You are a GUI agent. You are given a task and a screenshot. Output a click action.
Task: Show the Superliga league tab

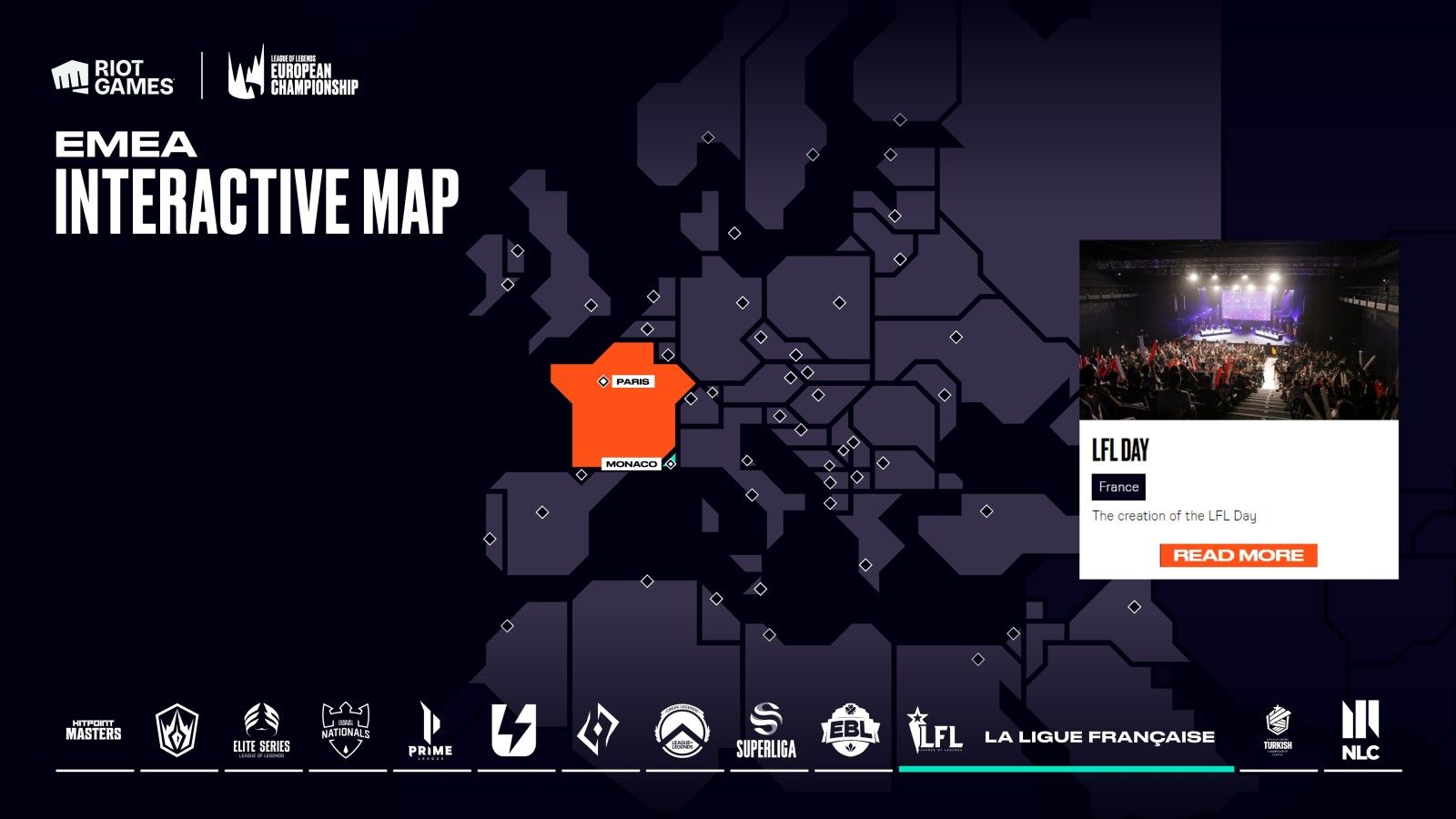[x=766, y=732]
